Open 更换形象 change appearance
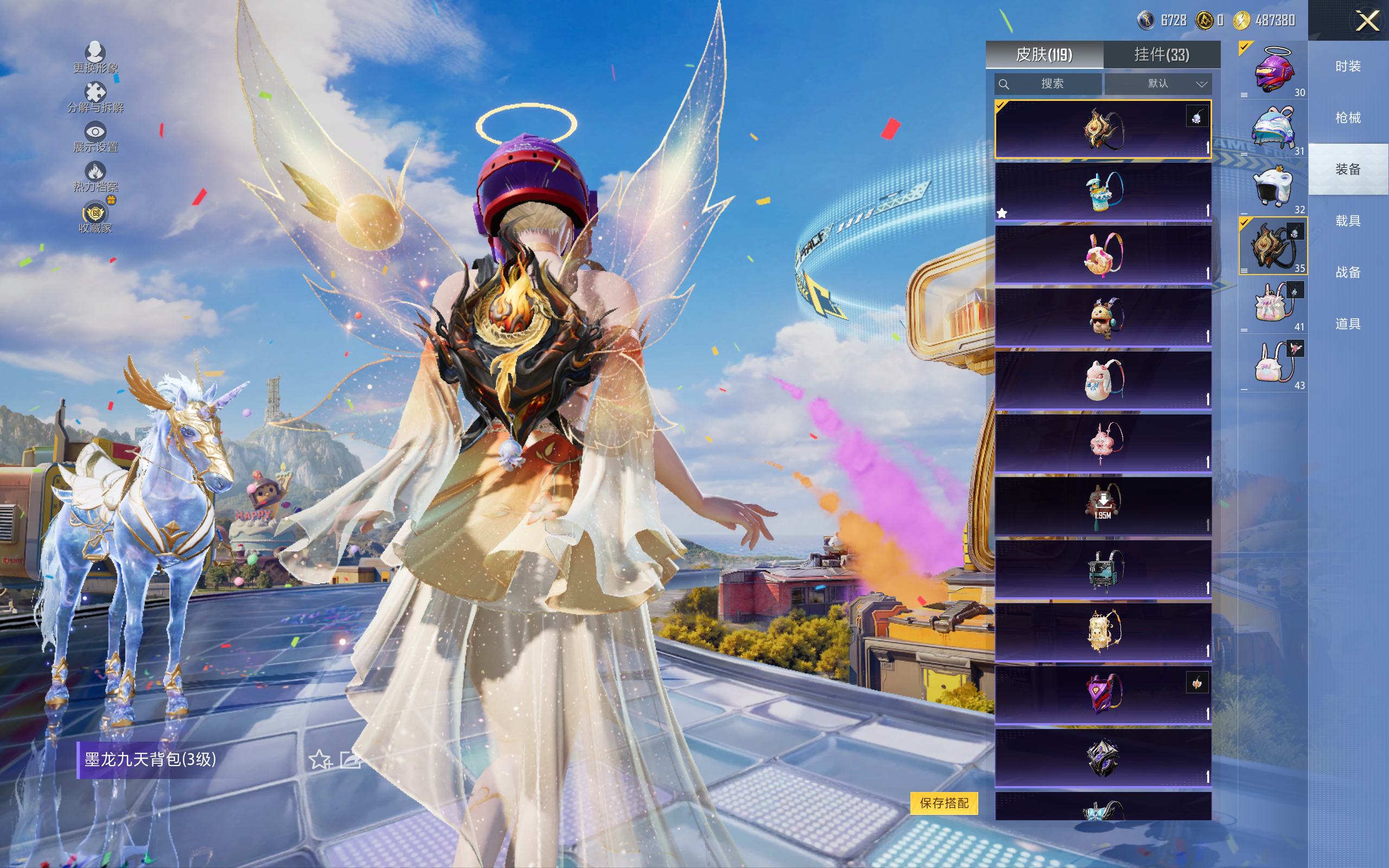 [95, 58]
